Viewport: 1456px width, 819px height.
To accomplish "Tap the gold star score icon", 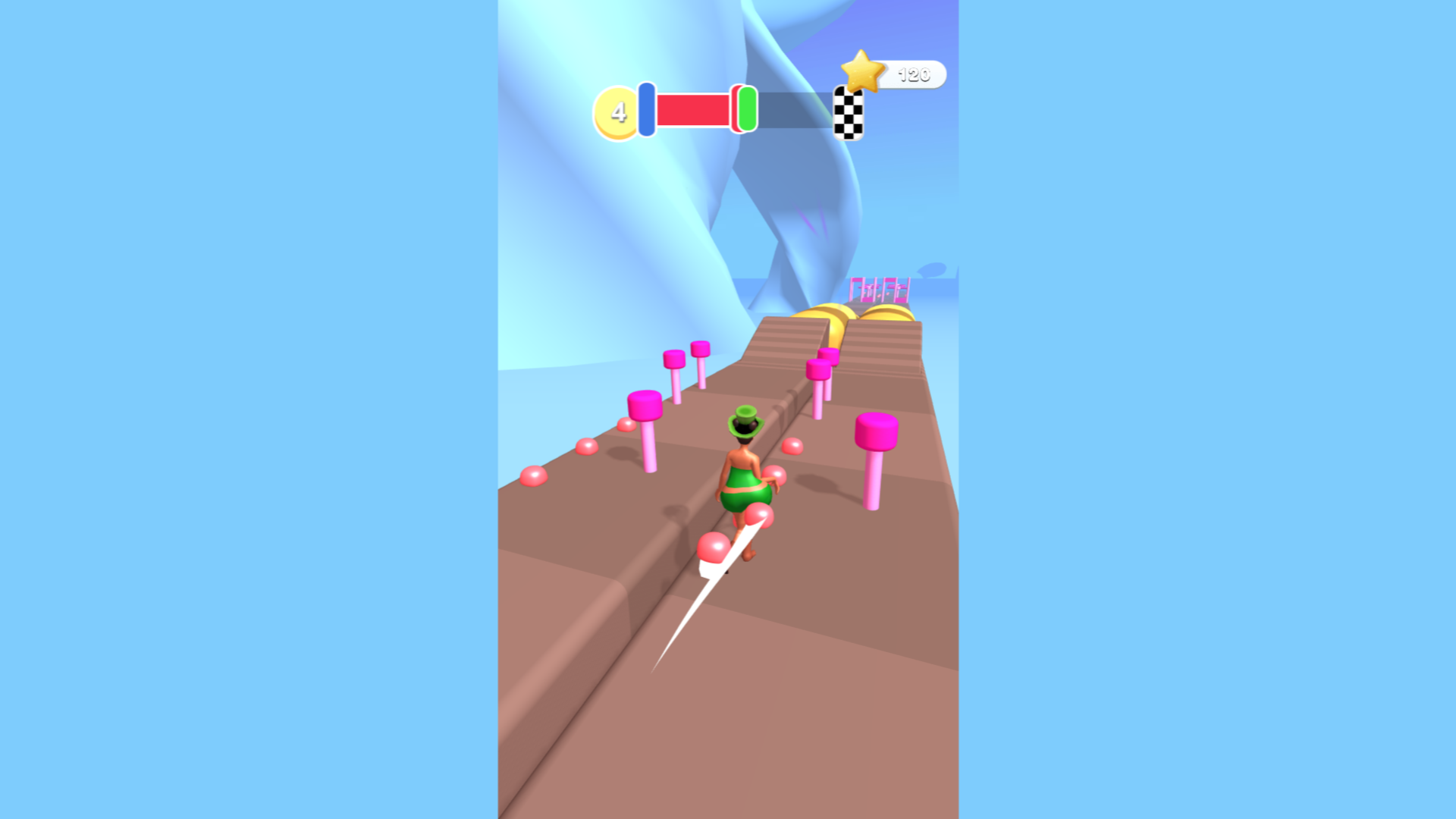I will coord(861,71).
